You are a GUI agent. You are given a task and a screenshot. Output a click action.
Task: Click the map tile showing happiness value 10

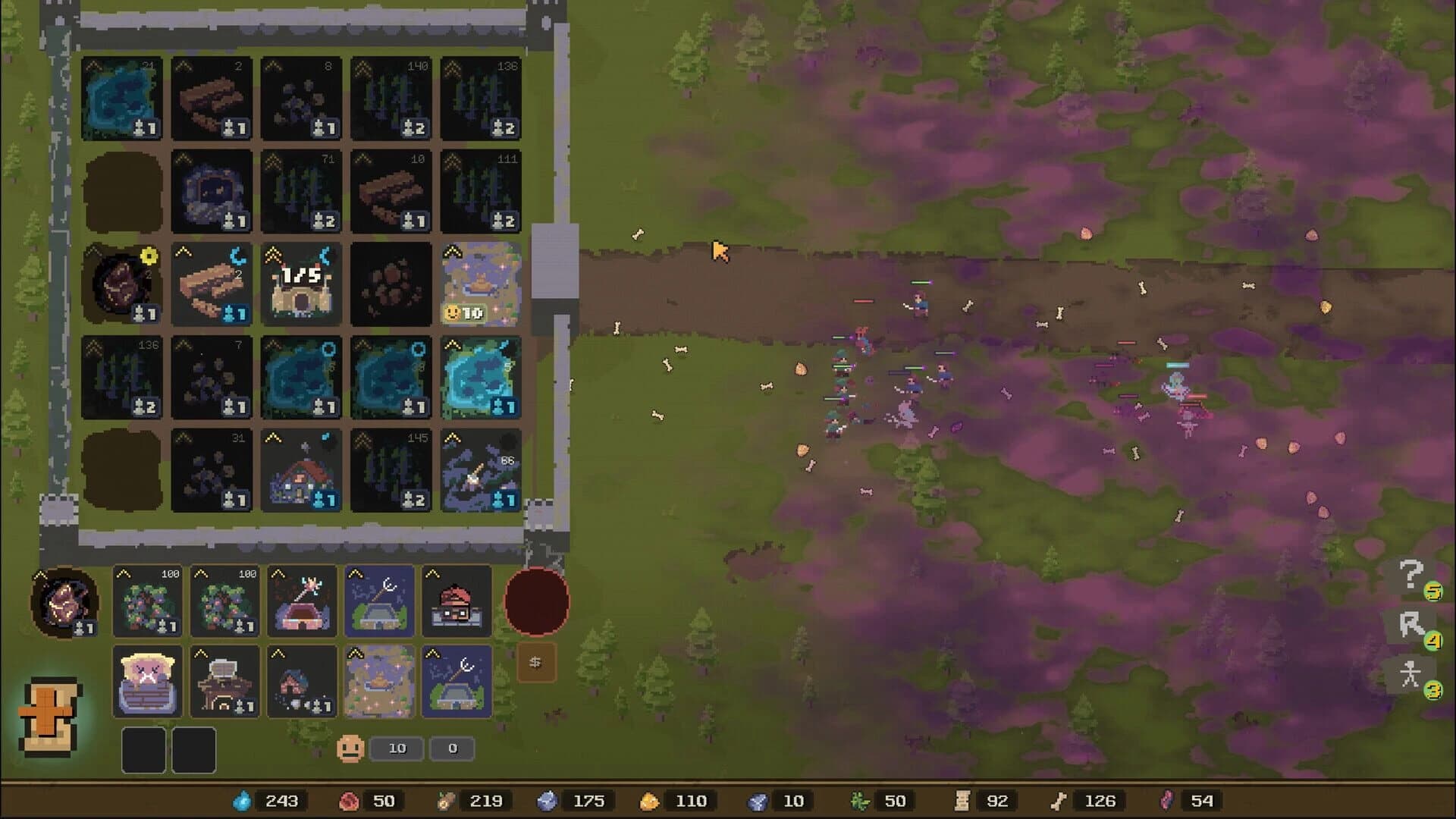point(481,284)
